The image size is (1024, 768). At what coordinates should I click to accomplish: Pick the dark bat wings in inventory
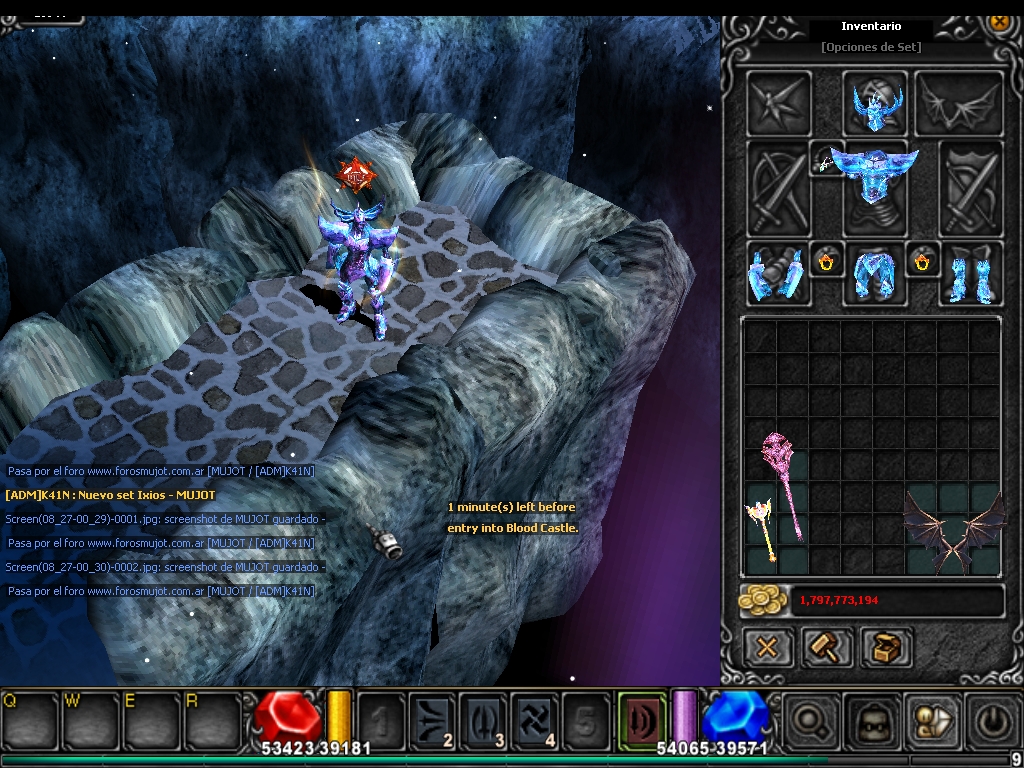point(953,530)
